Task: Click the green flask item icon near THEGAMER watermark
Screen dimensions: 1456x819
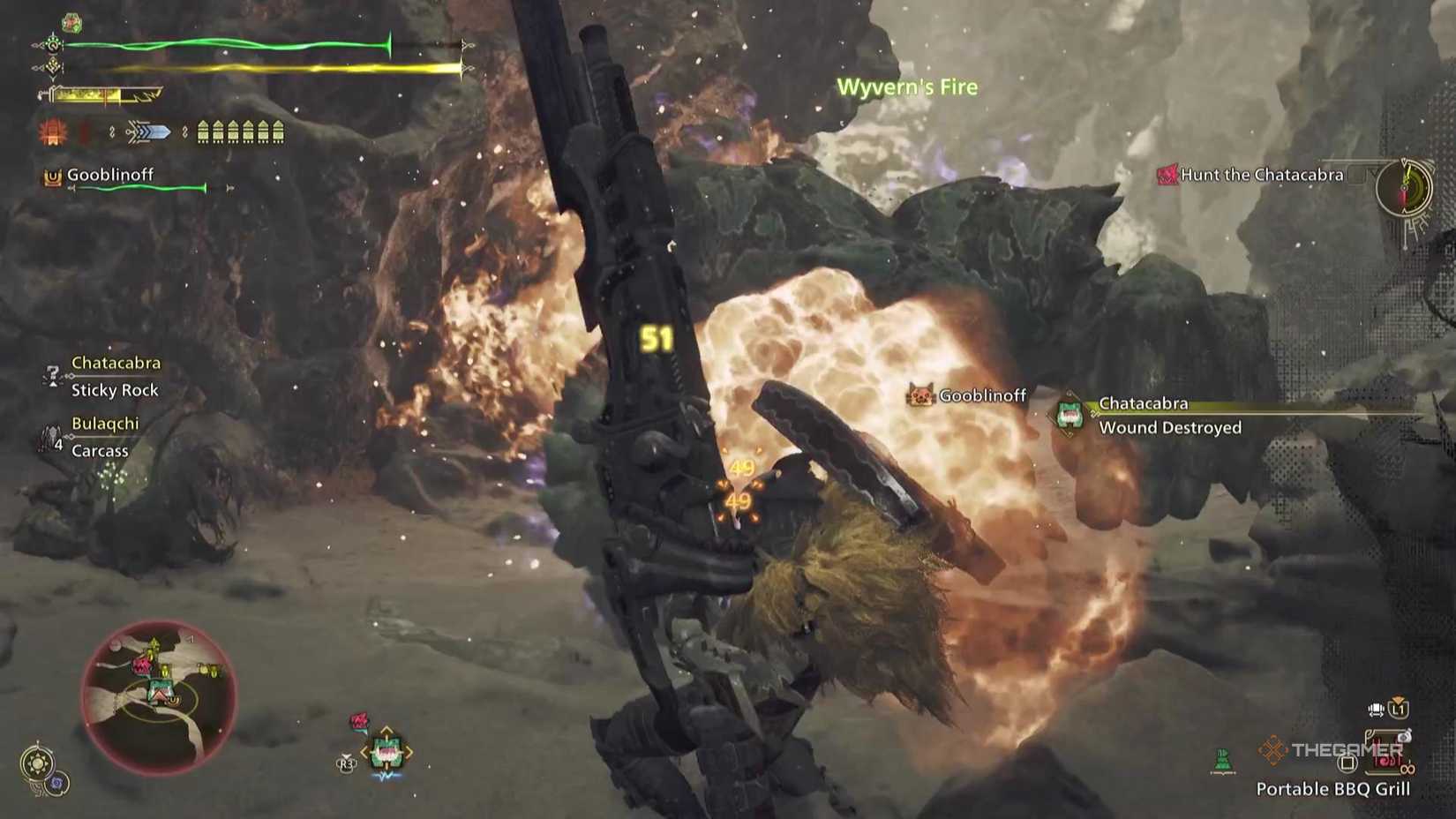Action: point(1222,759)
